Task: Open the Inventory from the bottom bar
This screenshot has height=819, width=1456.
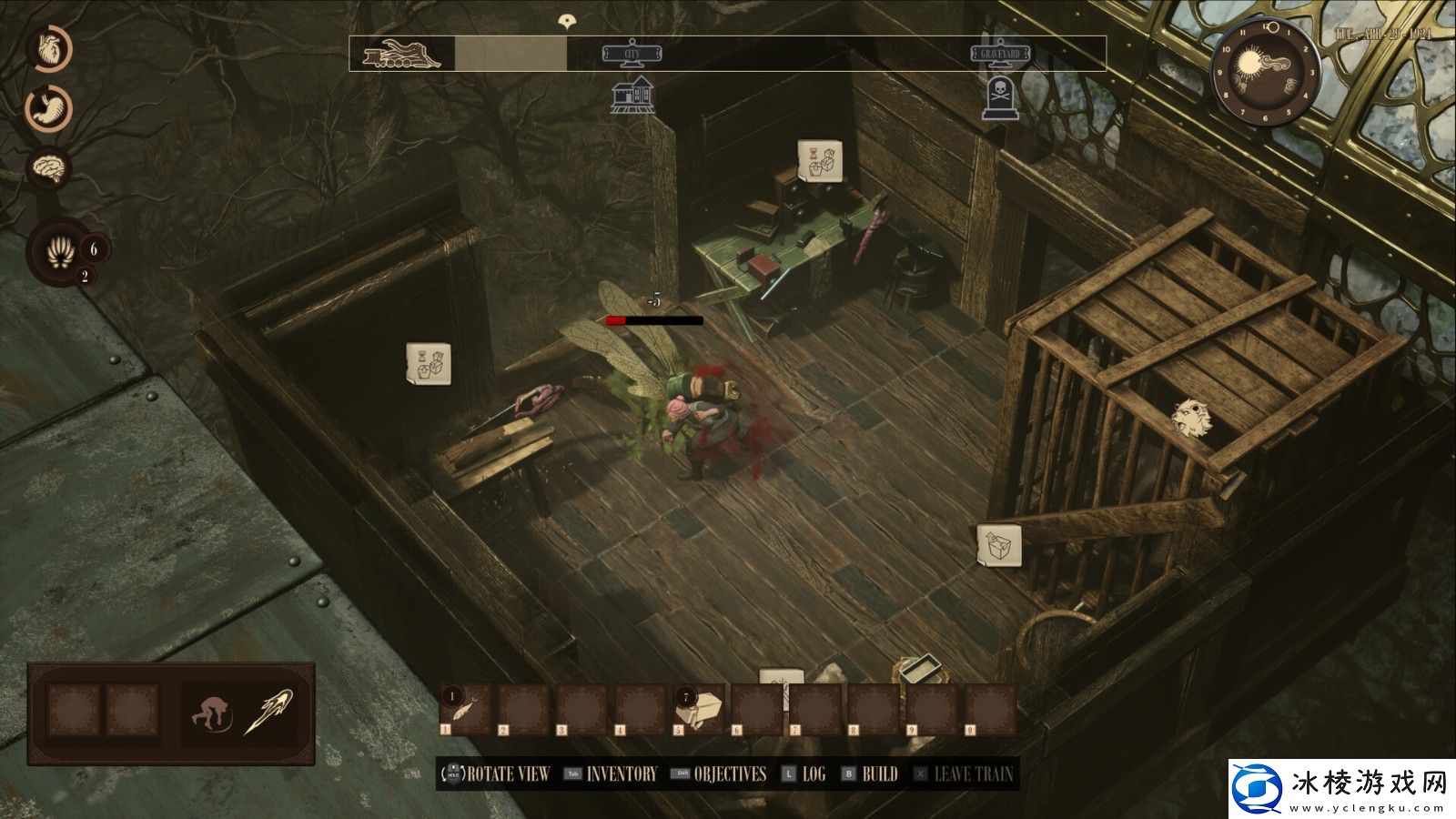Action: (621, 774)
